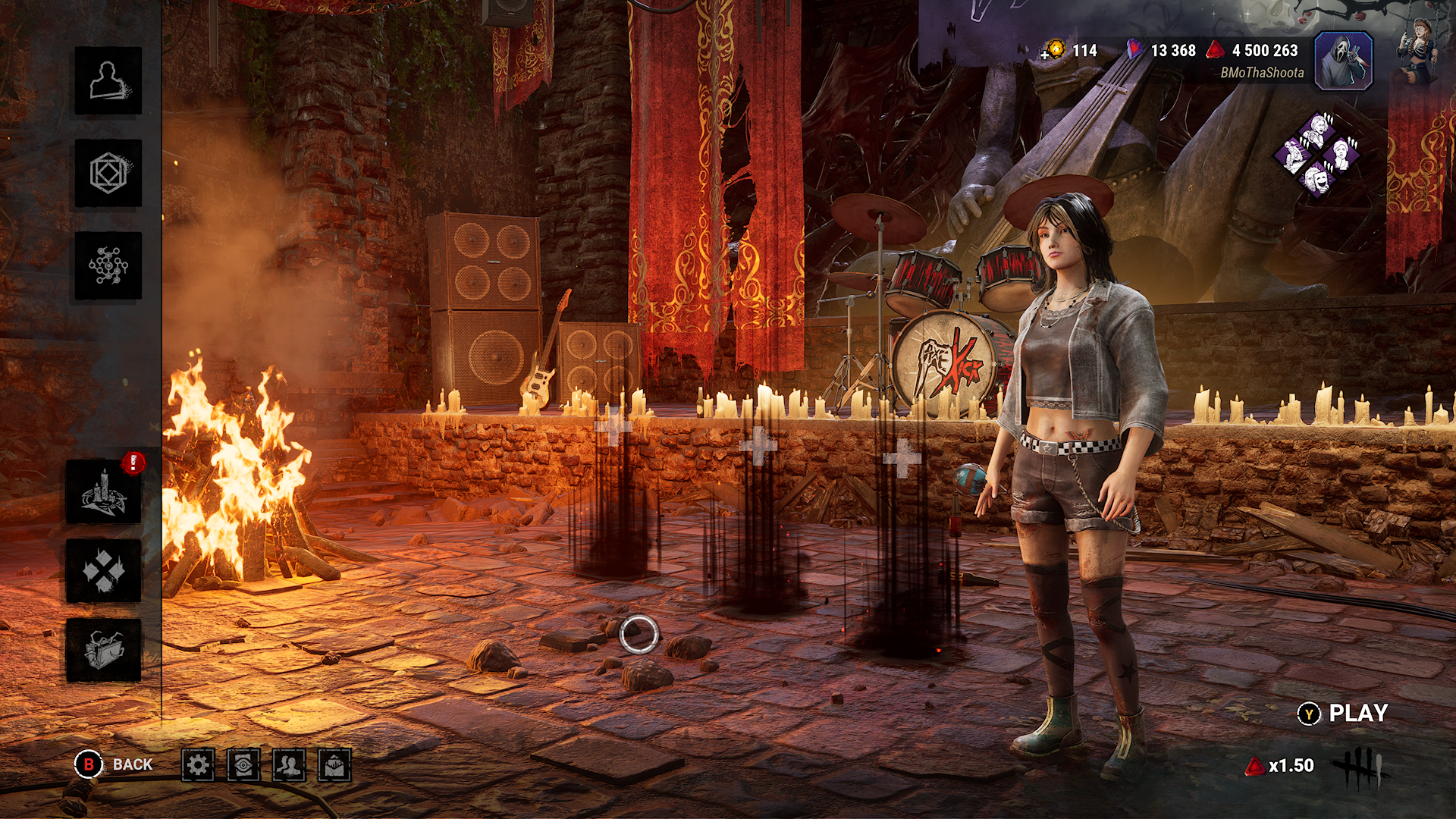
Task: Buy Auric Cells via the gold coin
Action: point(1053,50)
